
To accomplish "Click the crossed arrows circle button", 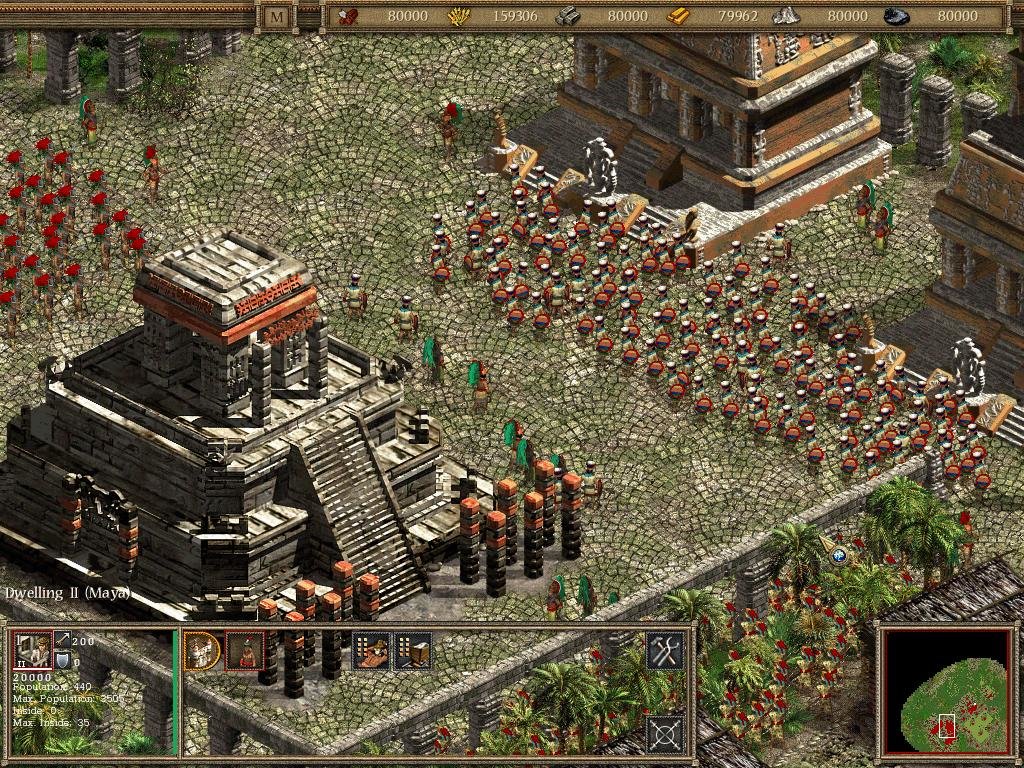I will pyautogui.click(x=665, y=734).
